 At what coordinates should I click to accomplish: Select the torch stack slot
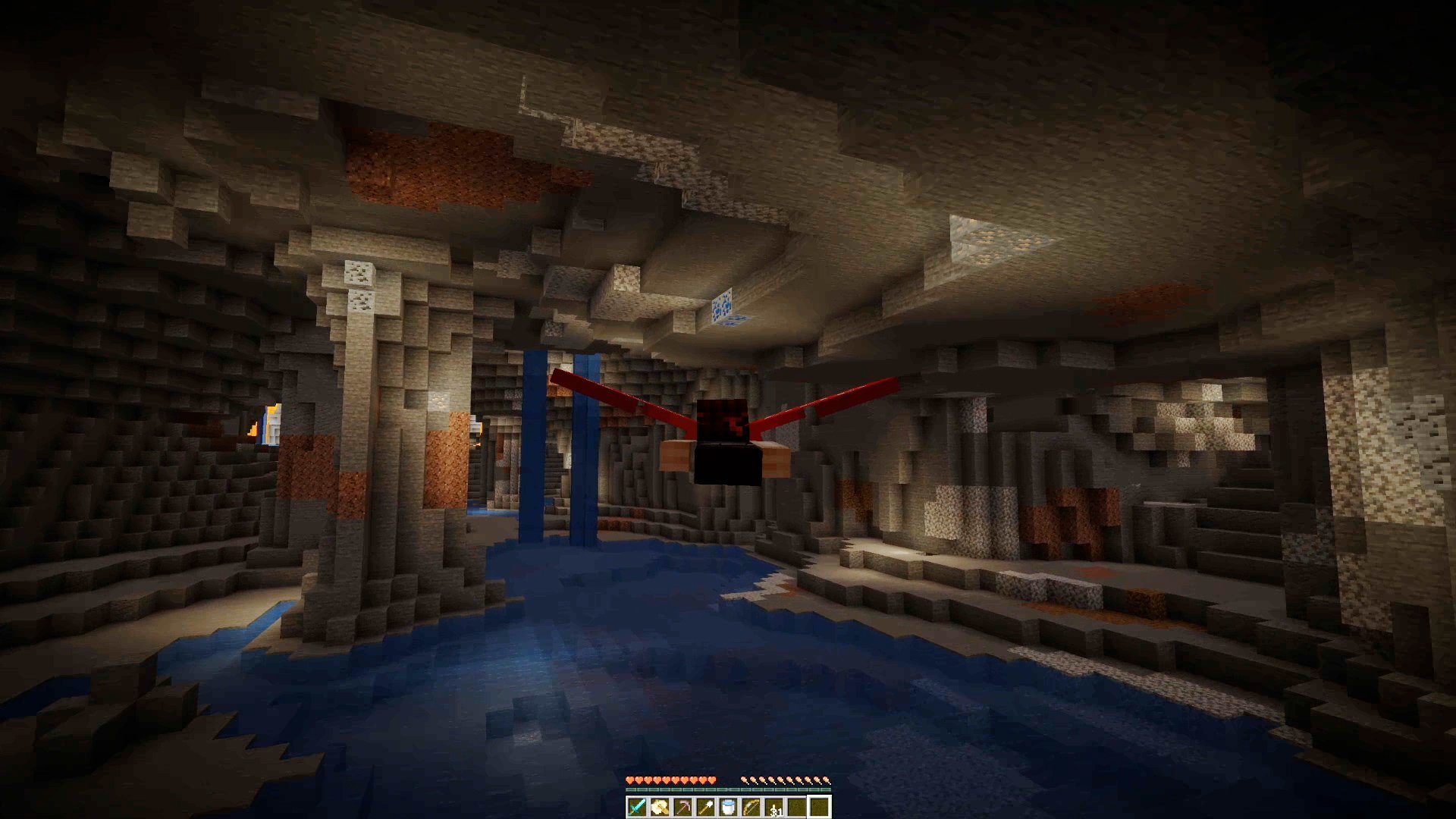(773, 807)
